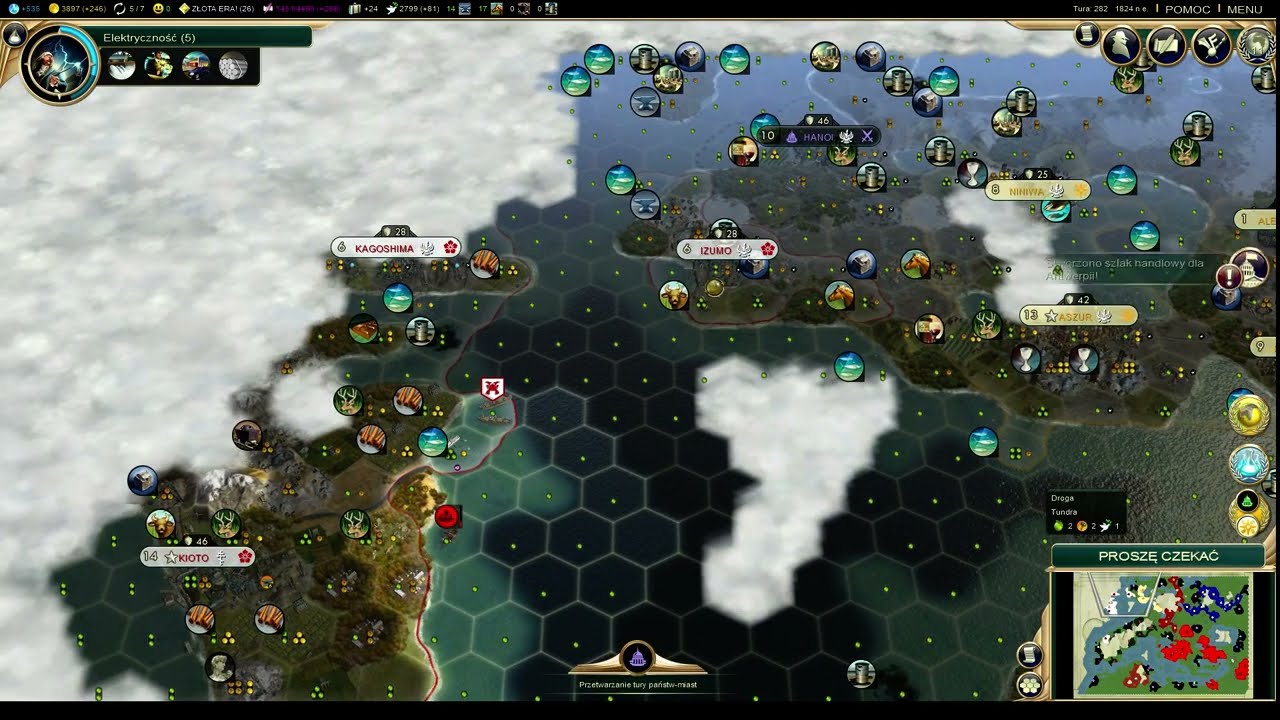Open the World Congress globe icon

tap(1256, 45)
